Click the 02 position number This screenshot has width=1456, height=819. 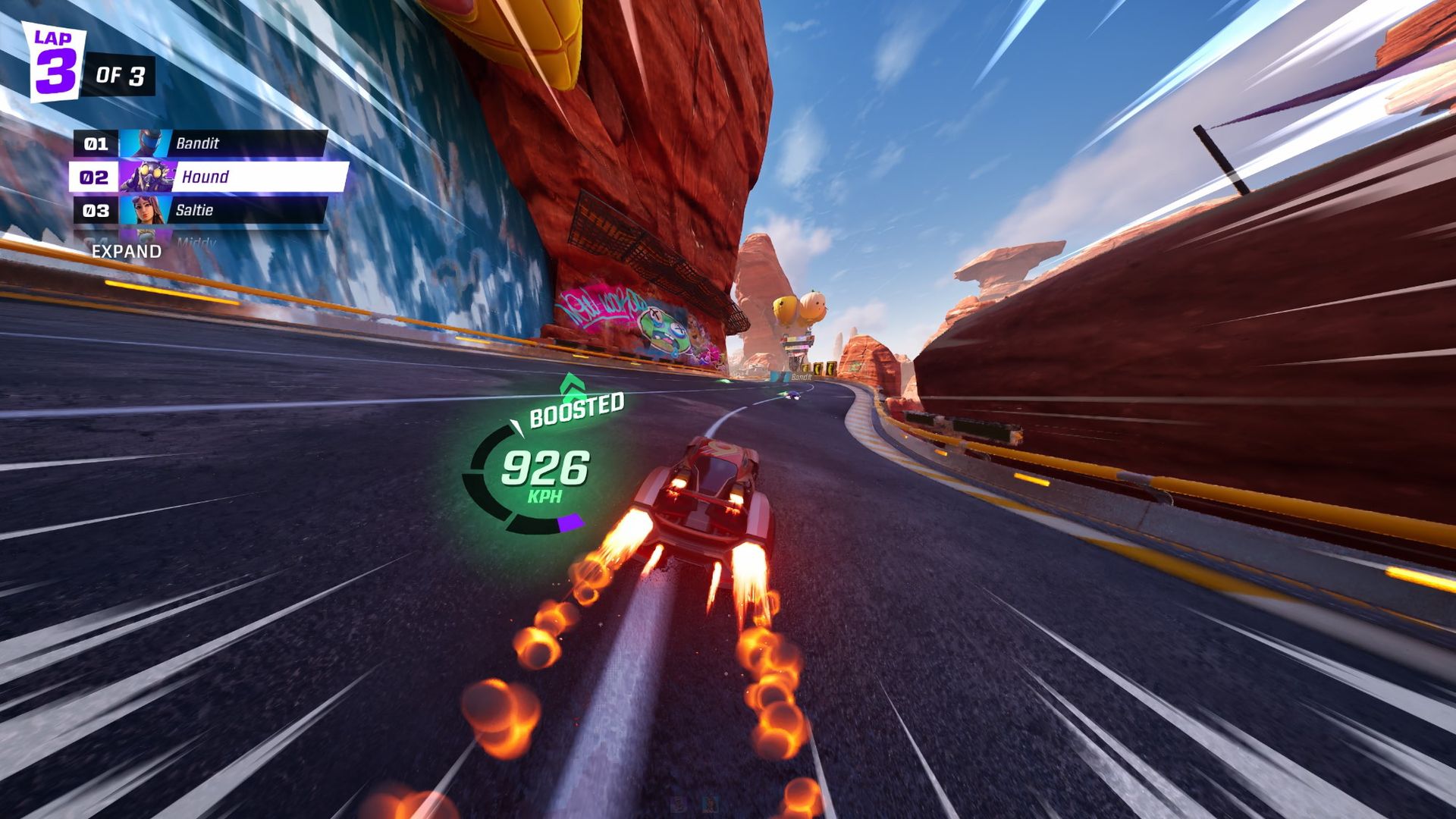(x=95, y=177)
